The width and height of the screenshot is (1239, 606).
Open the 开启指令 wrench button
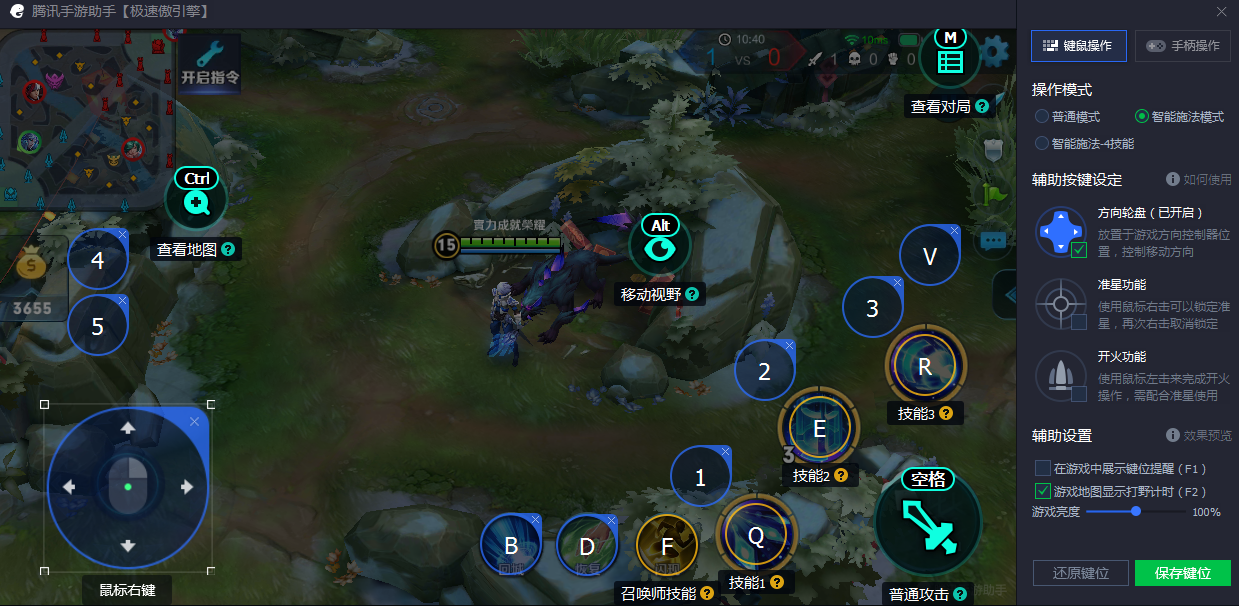[210, 64]
